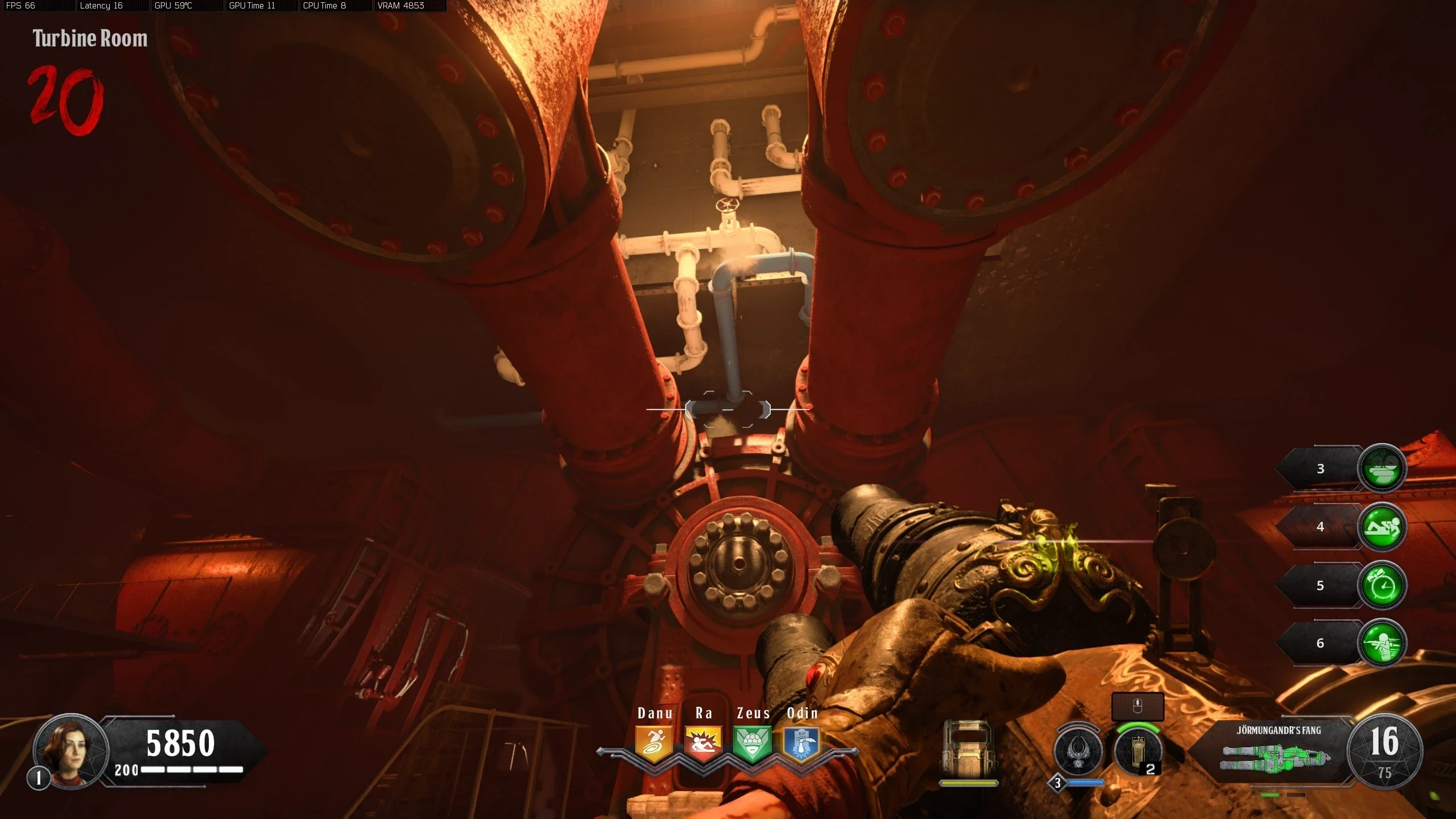Image resolution: width=1456 pixels, height=819 pixels.
Task: Use the crawling figure elixir in slot 4
Action: (x=1381, y=527)
